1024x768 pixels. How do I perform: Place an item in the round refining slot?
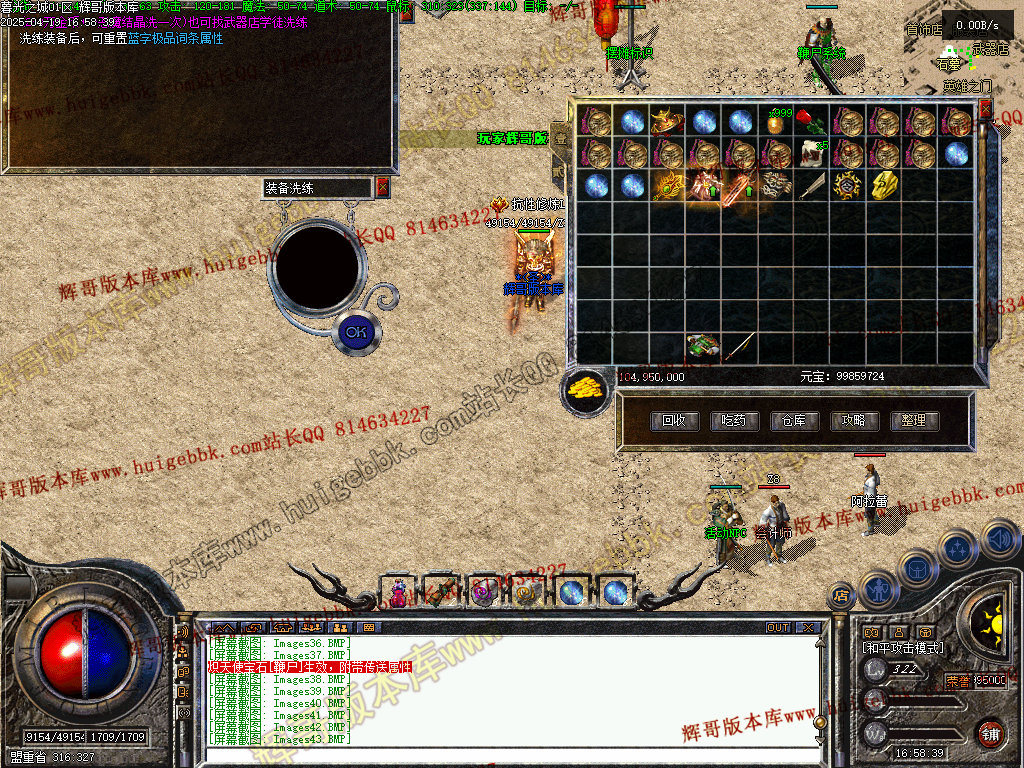click(x=315, y=265)
